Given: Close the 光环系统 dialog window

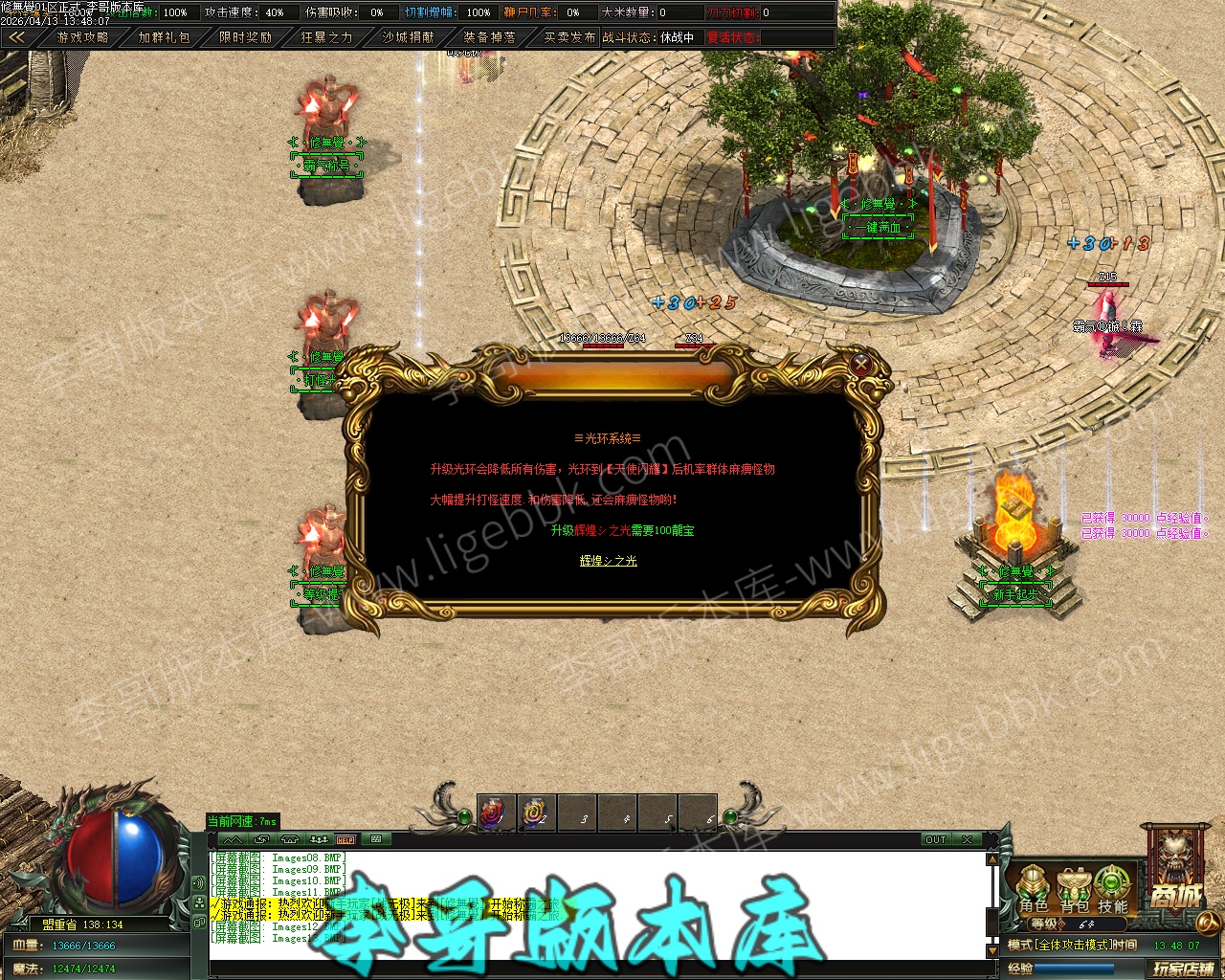Looking at the screenshot, I should (861, 365).
